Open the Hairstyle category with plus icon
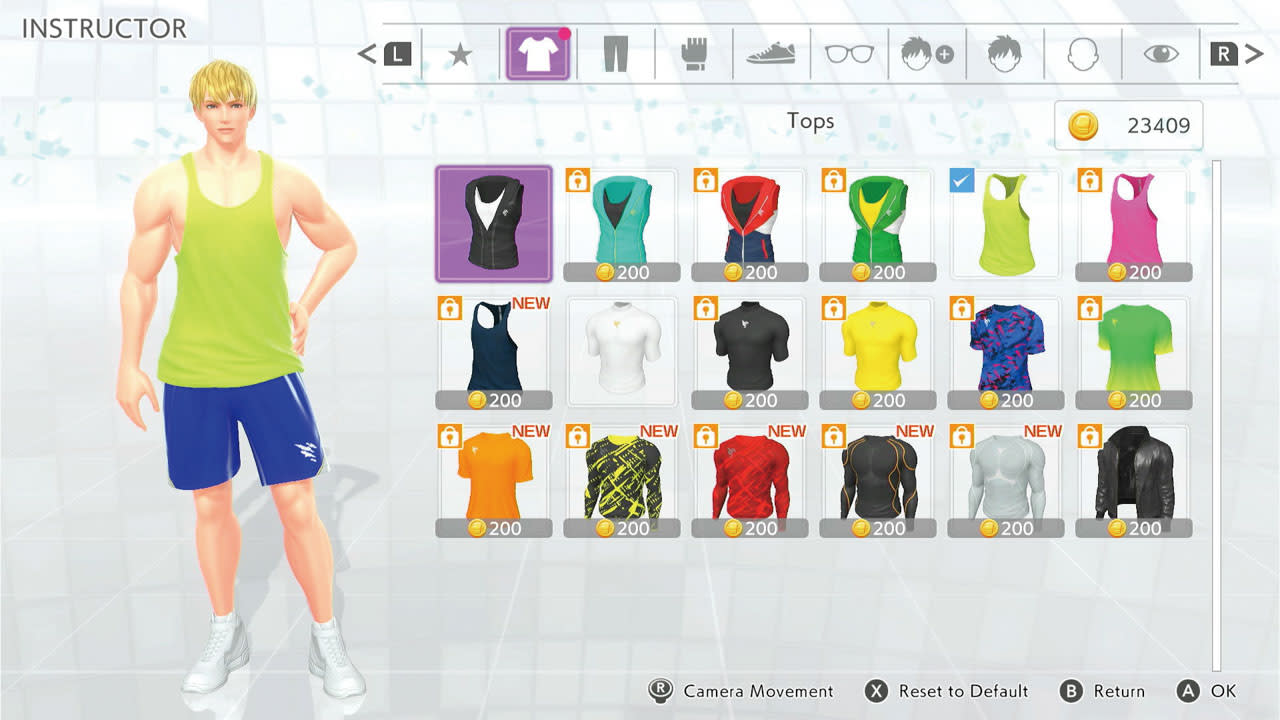 point(927,54)
